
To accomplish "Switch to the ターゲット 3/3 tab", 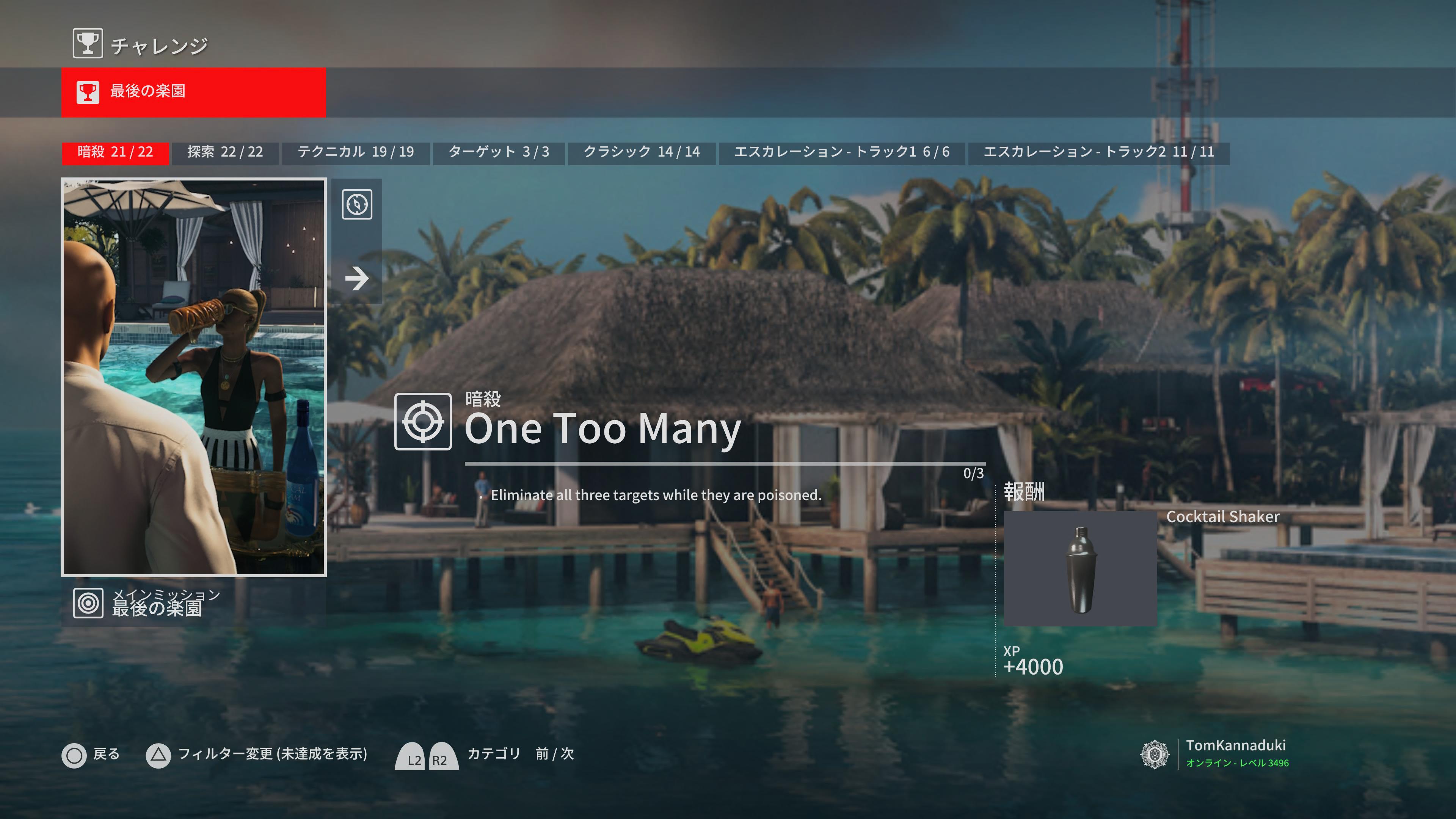I will pyautogui.click(x=499, y=152).
